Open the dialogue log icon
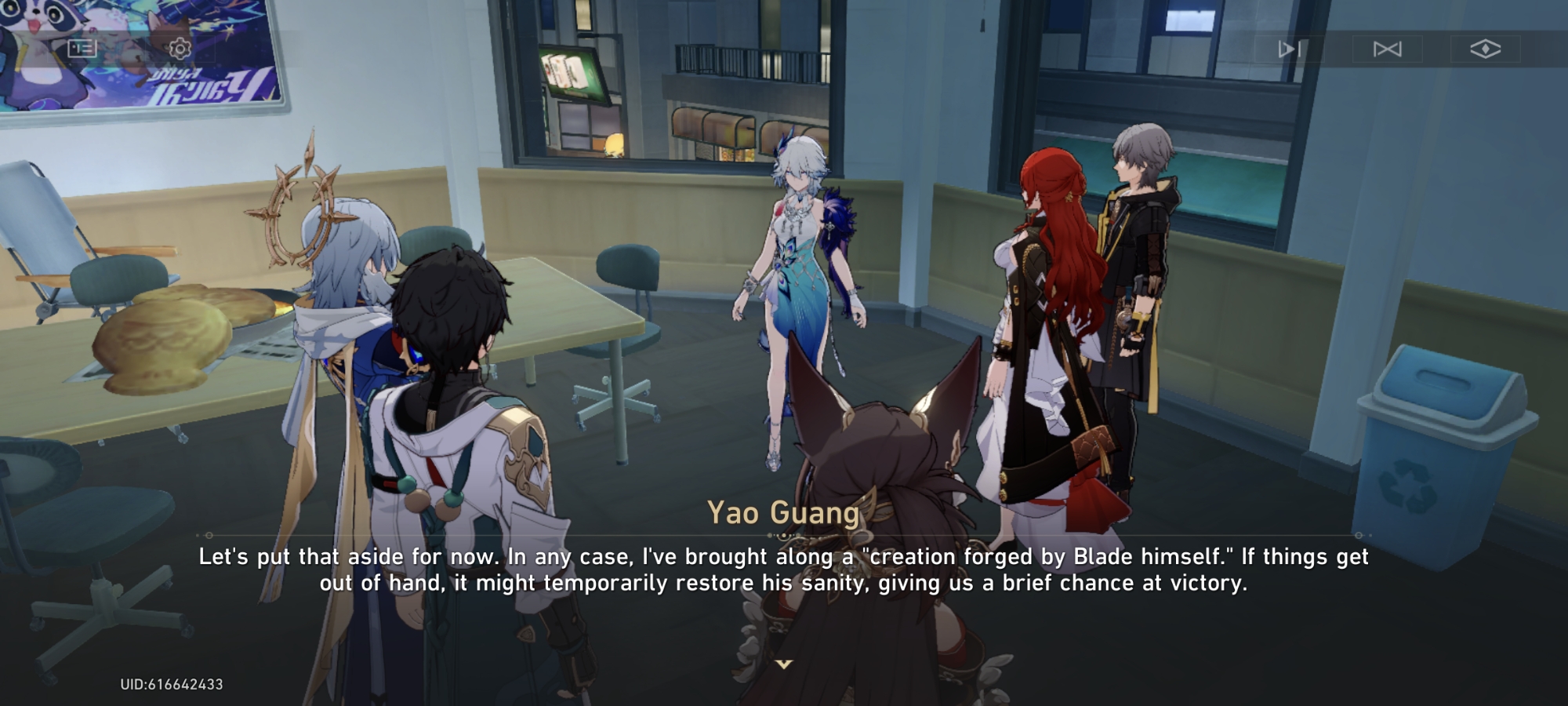 (x=82, y=49)
